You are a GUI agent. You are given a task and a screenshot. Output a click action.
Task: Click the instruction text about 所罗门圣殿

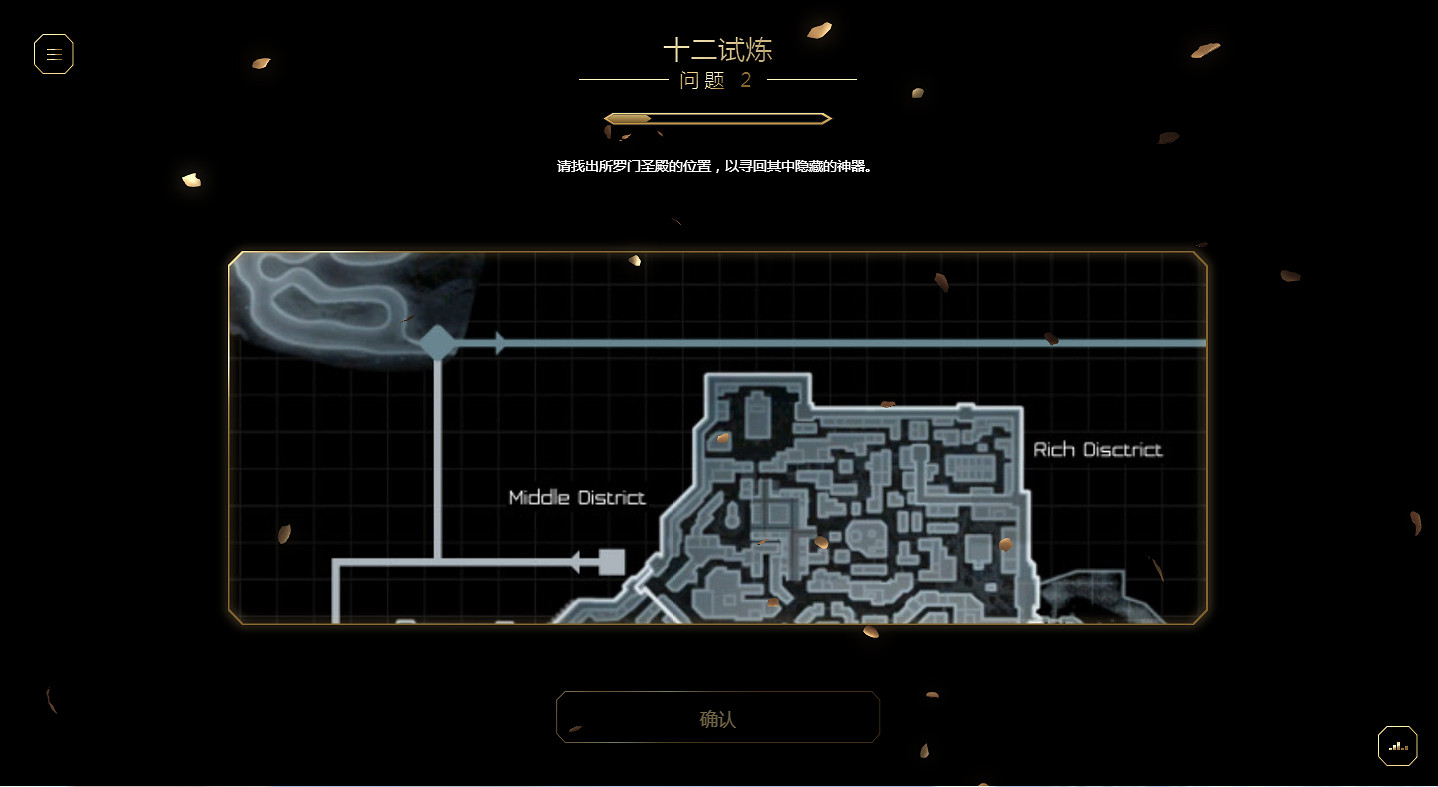pyautogui.click(x=717, y=166)
